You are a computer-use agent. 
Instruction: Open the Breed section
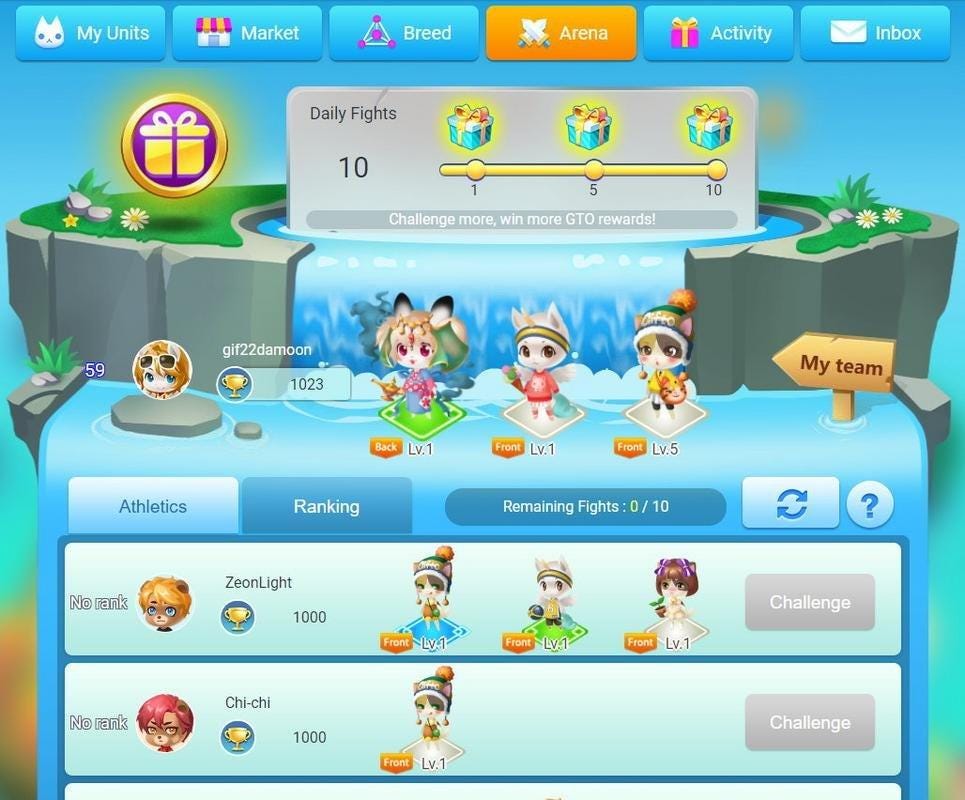tap(404, 33)
